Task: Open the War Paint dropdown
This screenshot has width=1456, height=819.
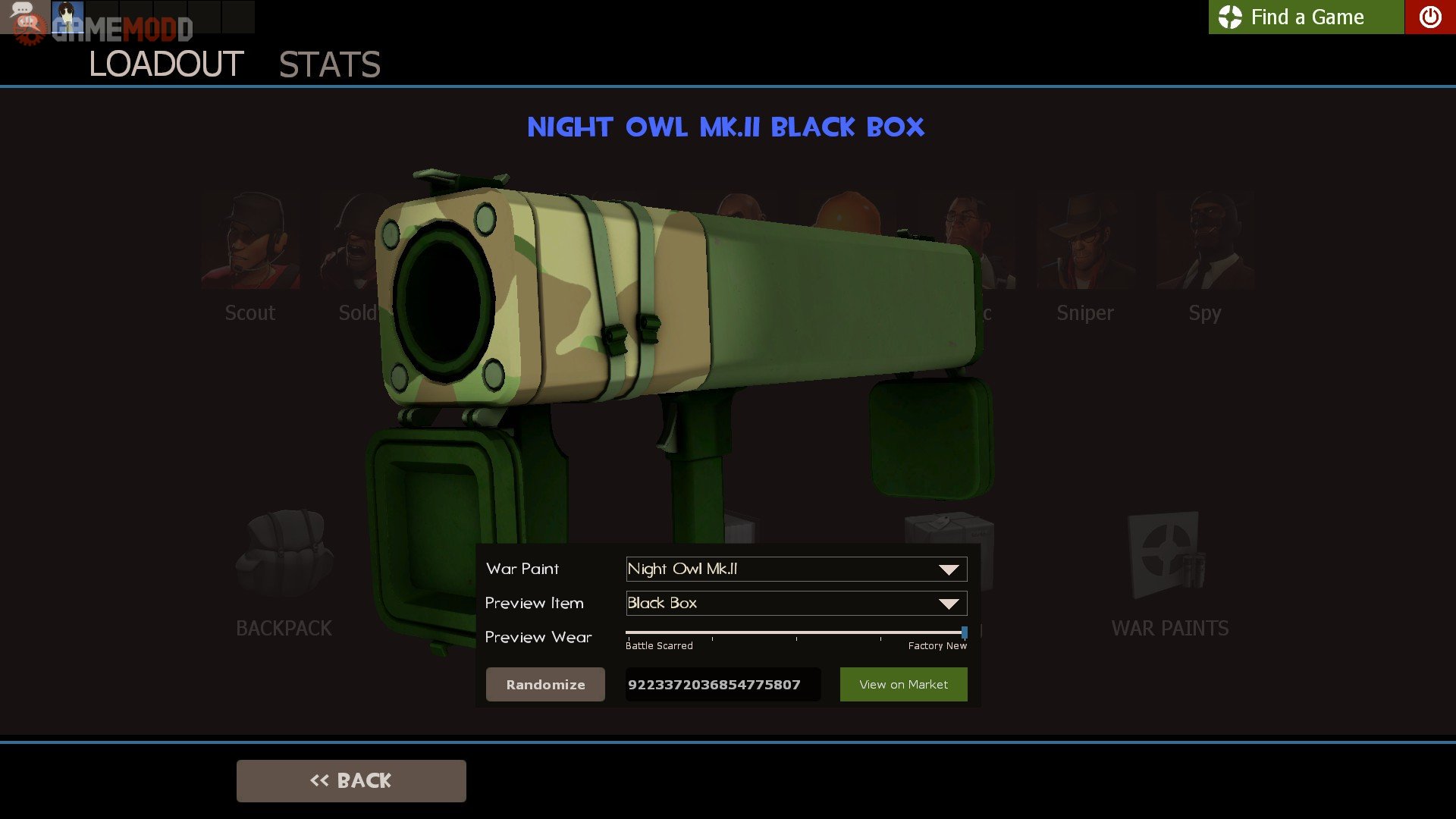Action: pyautogui.click(x=796, y=569)
